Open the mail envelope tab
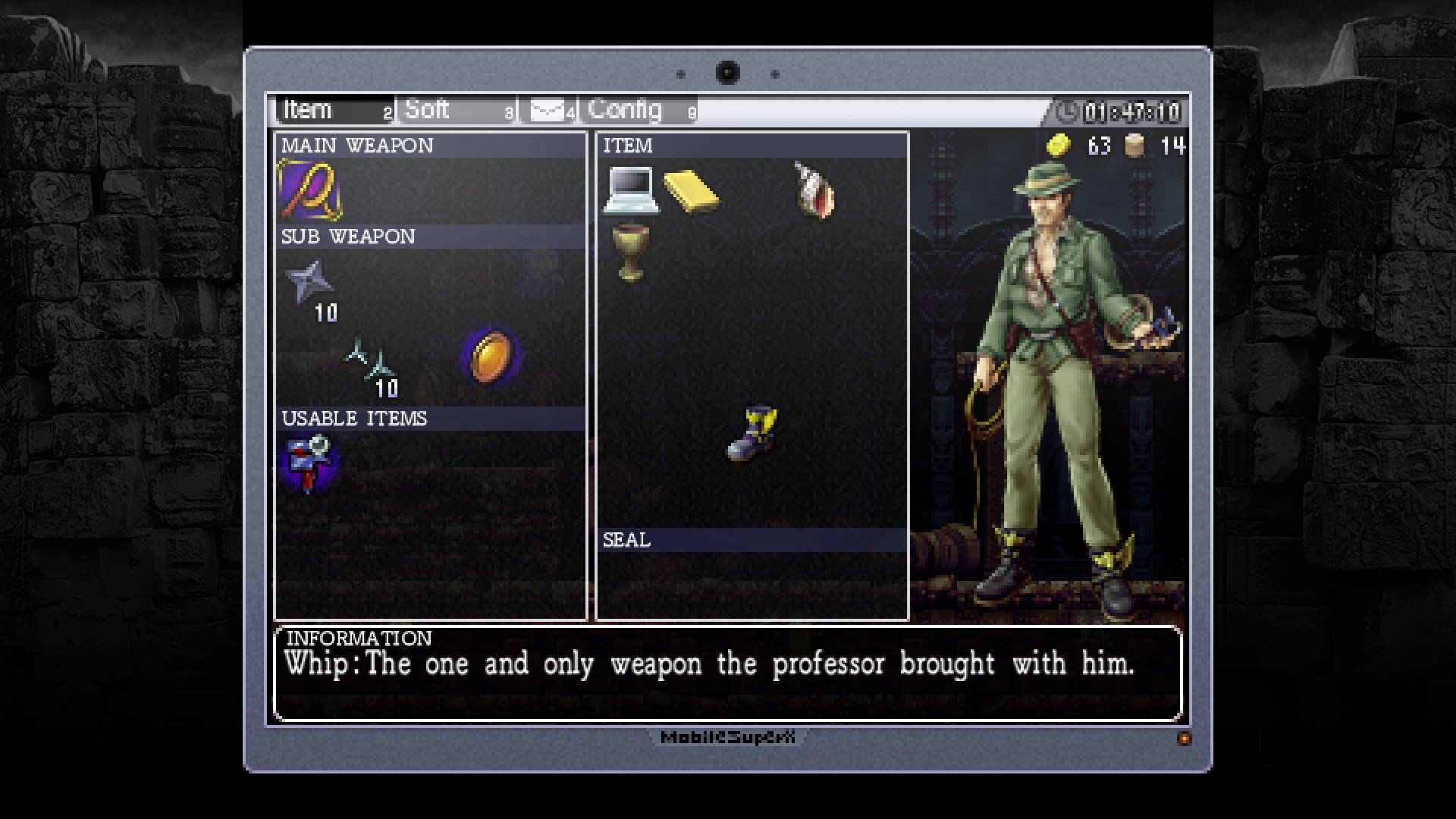Image resolution: width=1456 pixels, height=819 pixels. click(x=549, y=109)
